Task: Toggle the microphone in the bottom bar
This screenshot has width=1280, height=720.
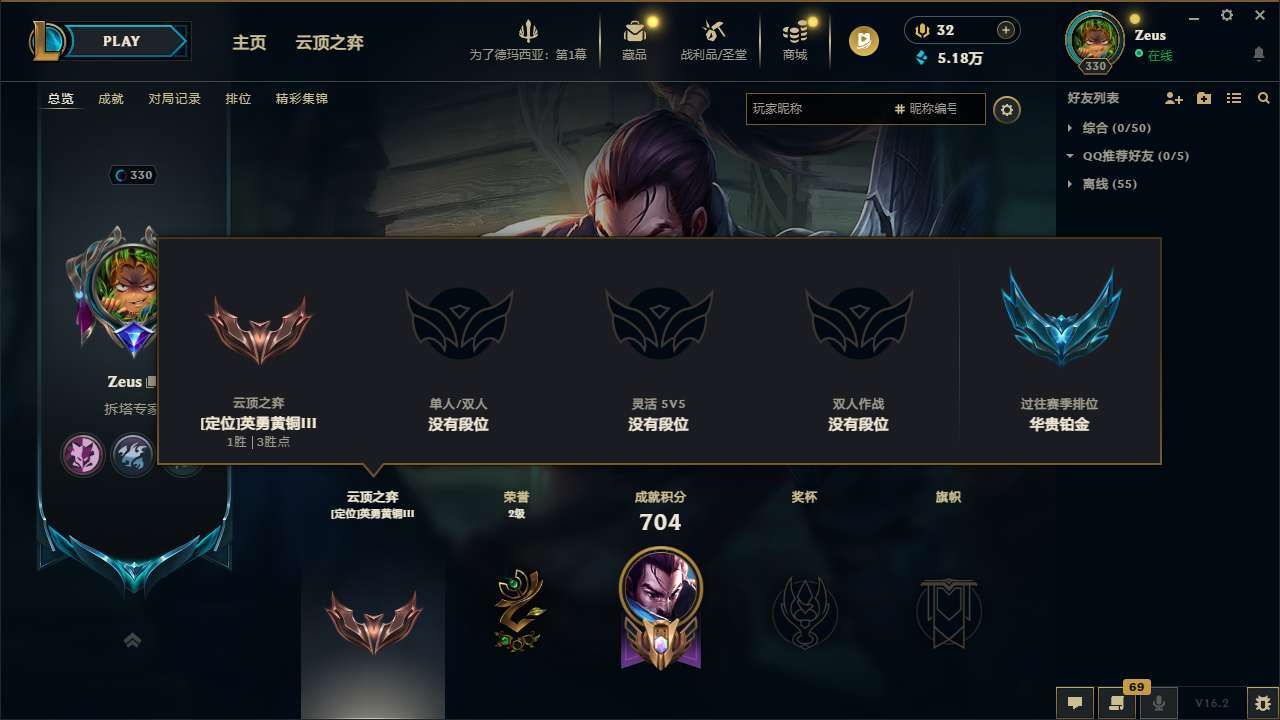Action: (x=1158, y=703)
